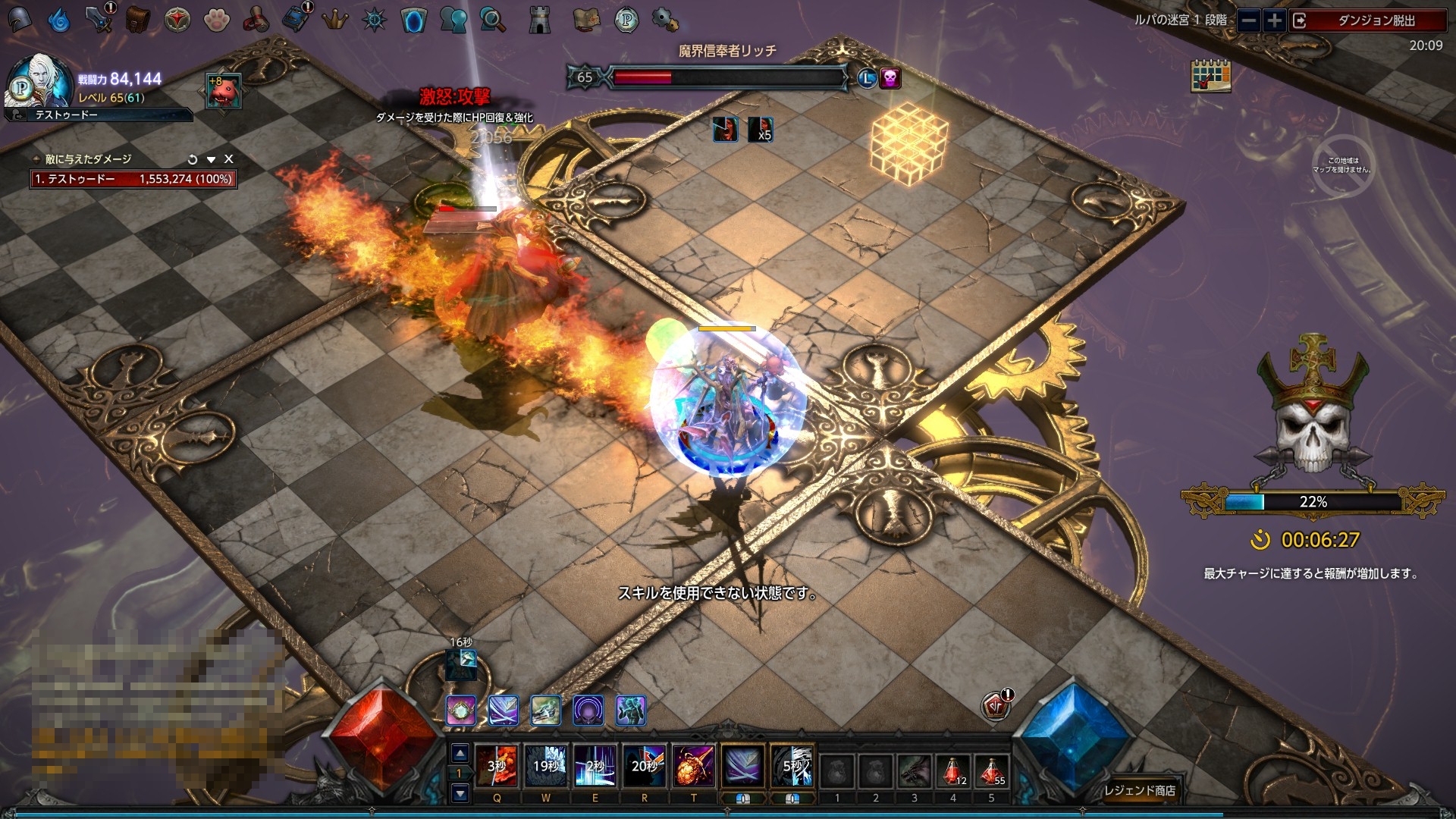Close the damage dealt panel

[229, 159]
